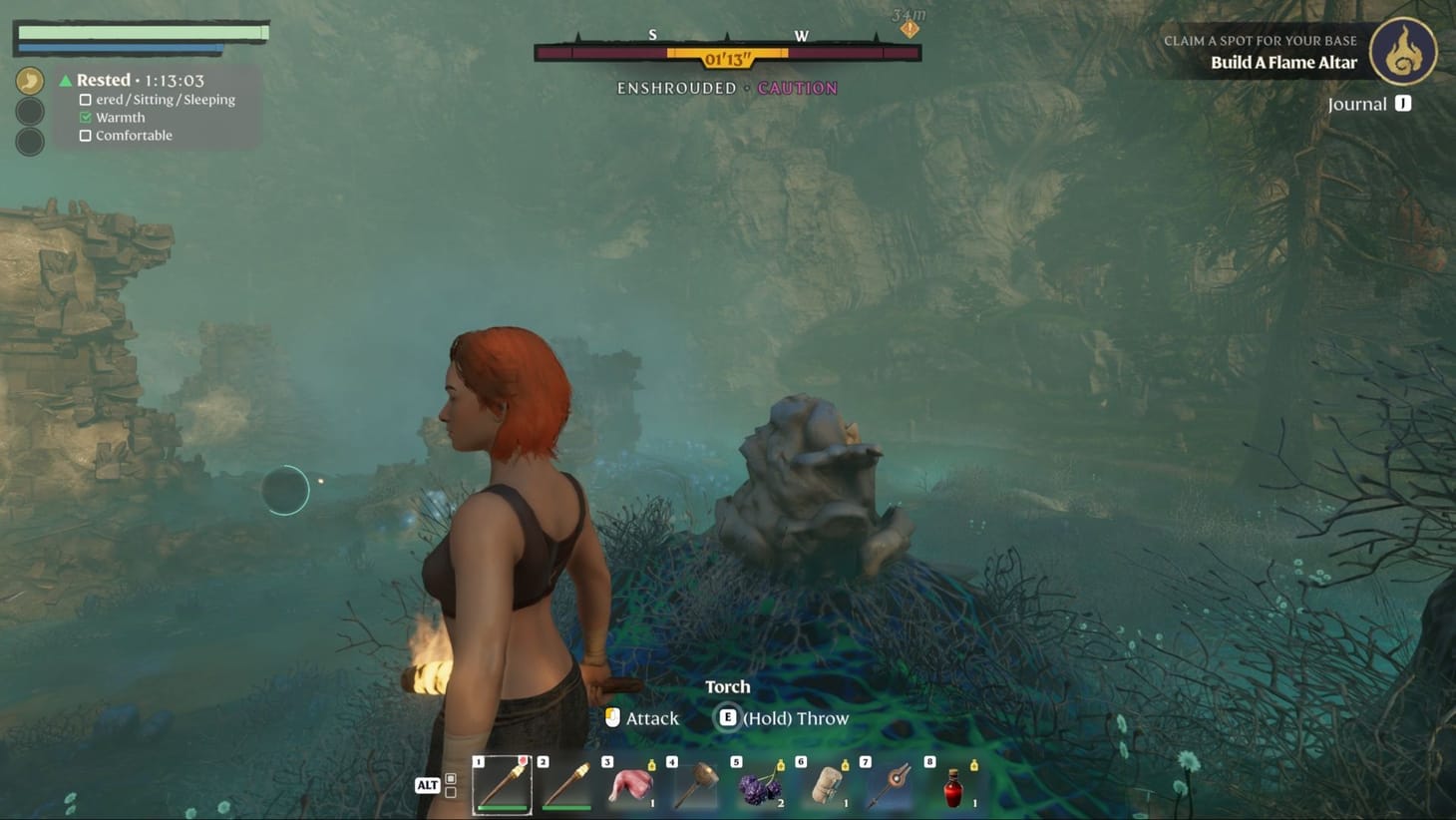Toggle the Warmth checkbox

coord(85,117)
